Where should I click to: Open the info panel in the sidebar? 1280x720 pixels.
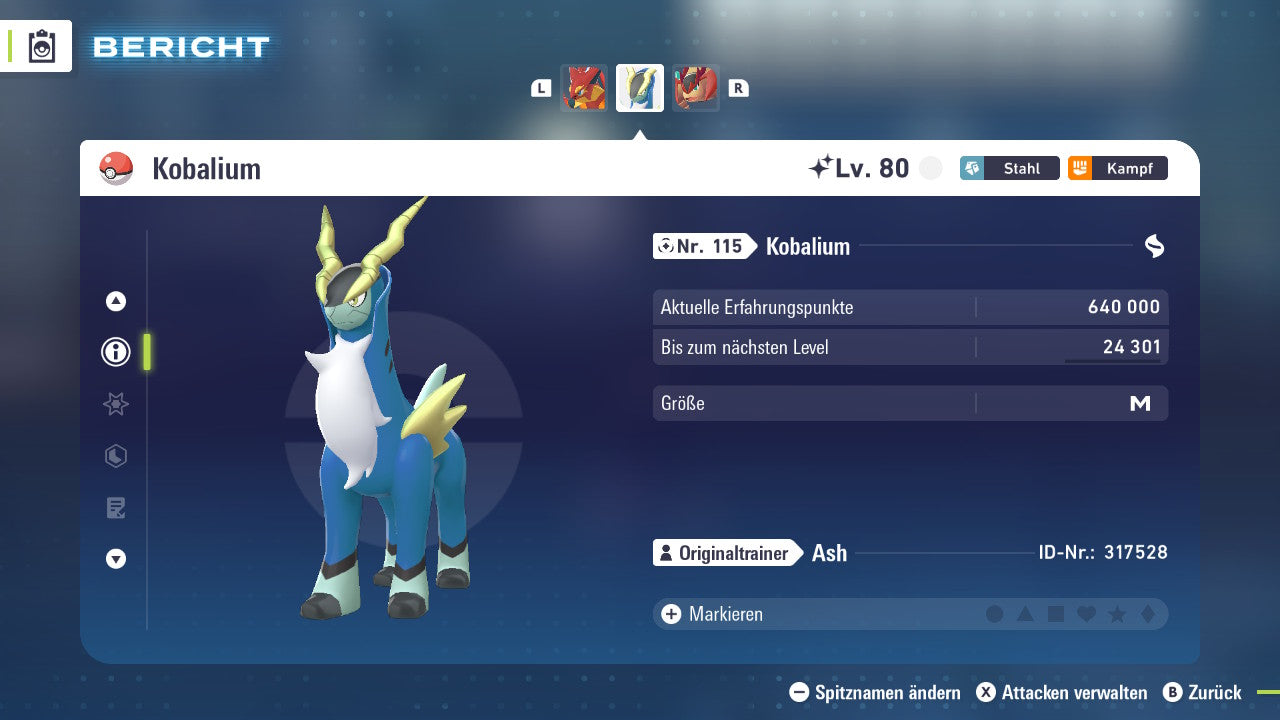pyautogui.click(x=115, y=352)
